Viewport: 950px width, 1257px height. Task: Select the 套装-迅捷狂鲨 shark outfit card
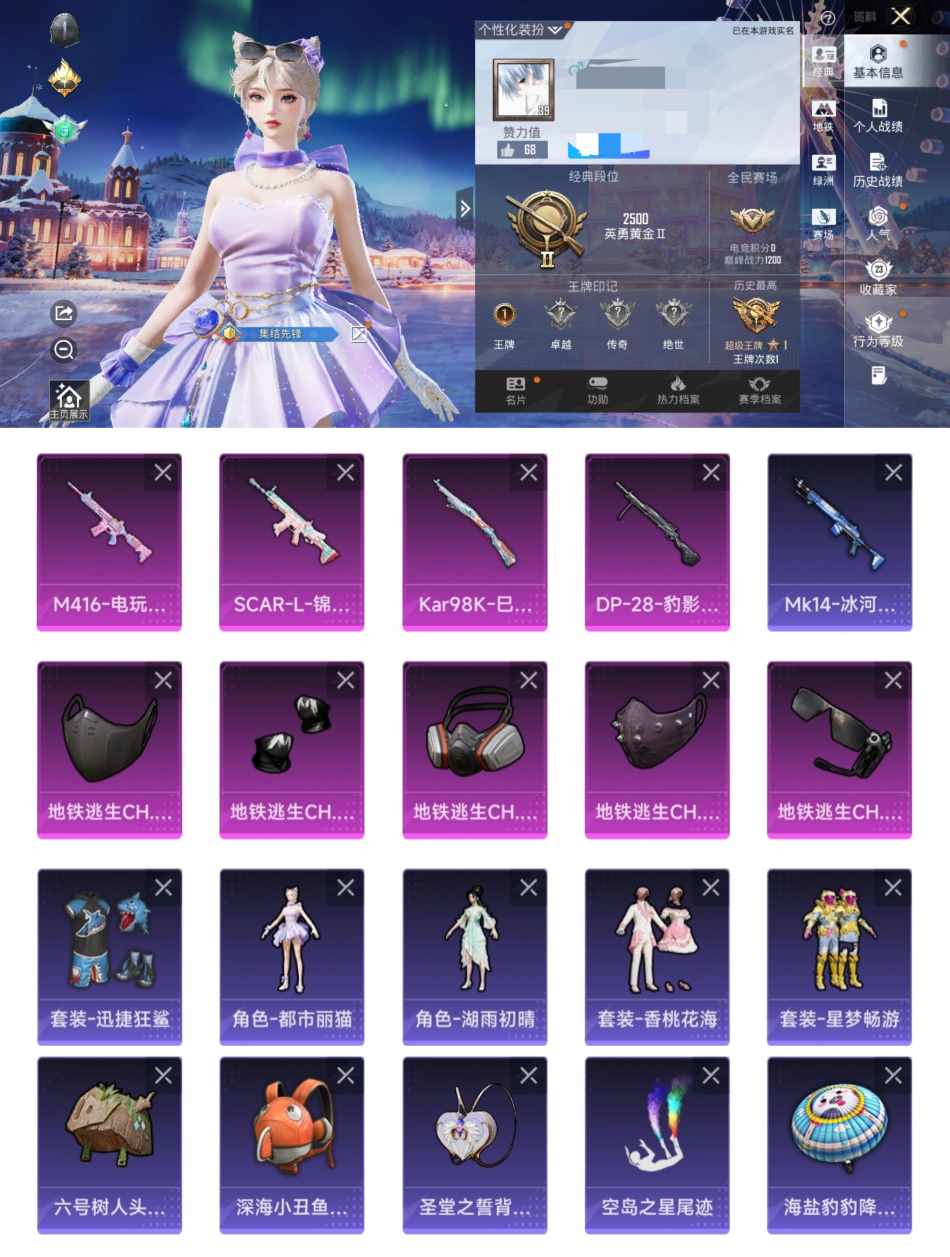click(109, 957)
